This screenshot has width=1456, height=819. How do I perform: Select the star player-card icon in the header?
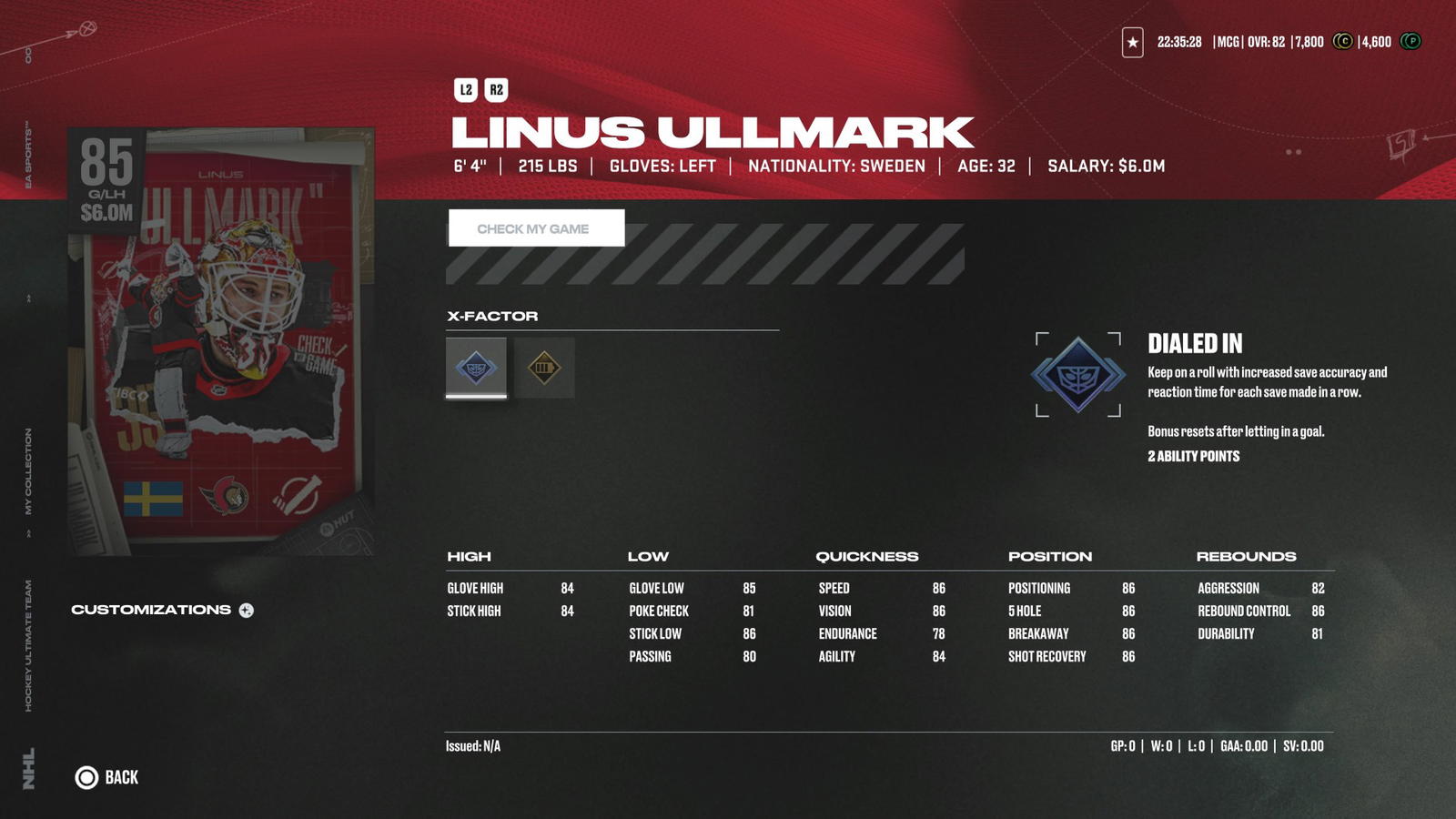point(1131,42)
